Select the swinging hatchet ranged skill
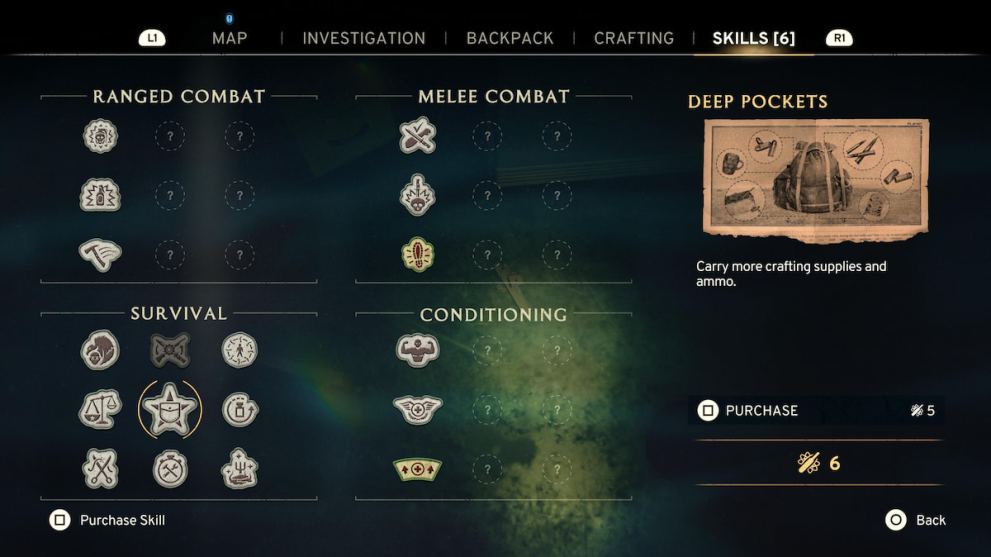The width and height of the screenshot is (991, 557). (100, 254)
